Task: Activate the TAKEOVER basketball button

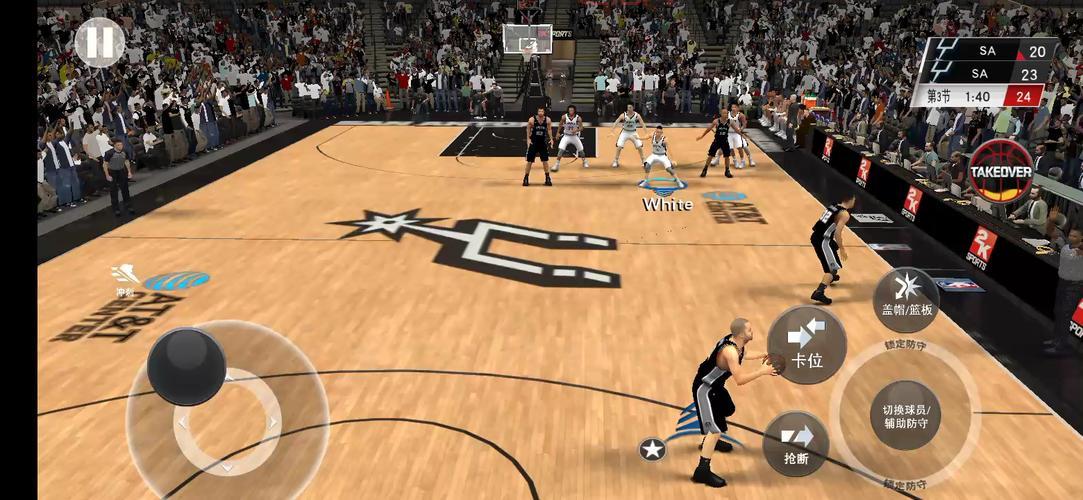Action: (1000, 171)
